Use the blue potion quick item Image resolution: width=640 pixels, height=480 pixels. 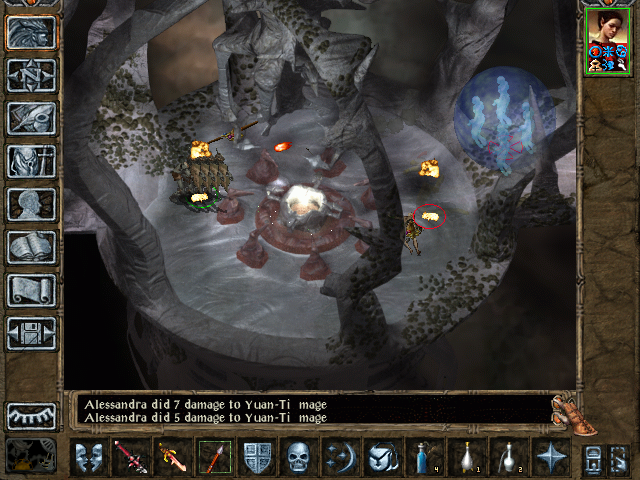pos(424,458)
